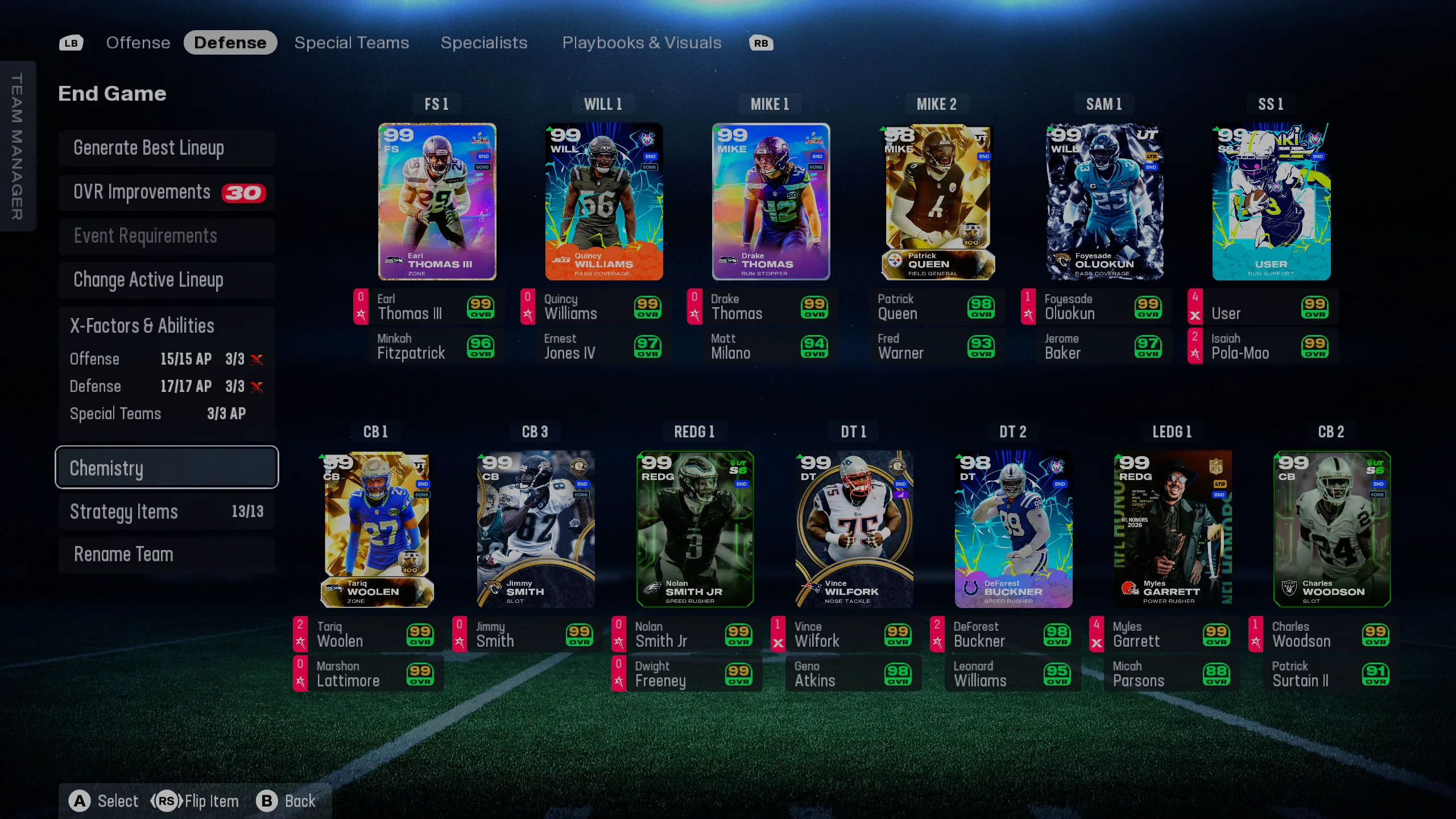This screenshot has height=819, width=1456.
Task: Open the Special Teams tab
Action: pos(351,43)
